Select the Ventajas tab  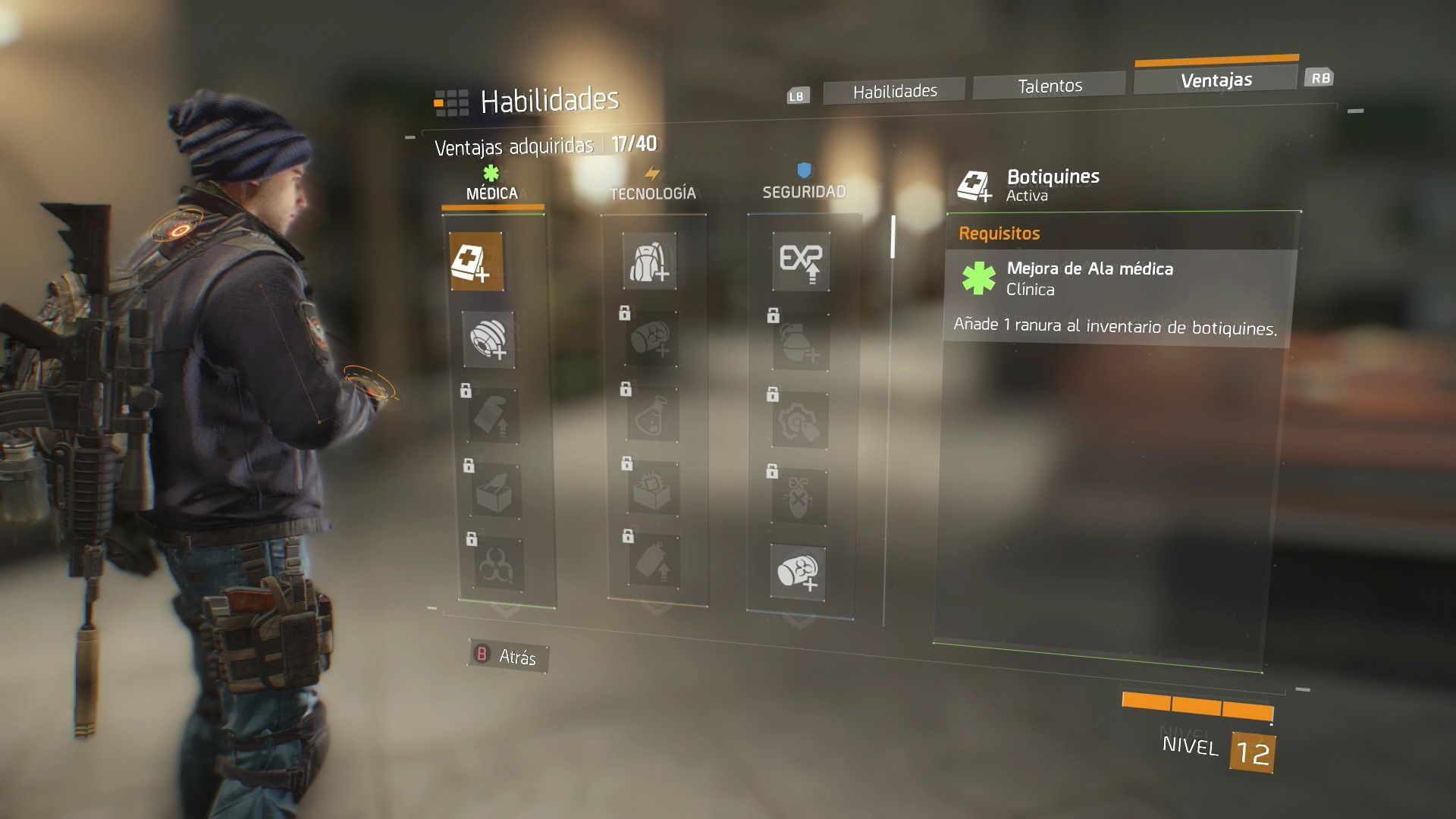pyautogui.click(x=1216, y=80)
